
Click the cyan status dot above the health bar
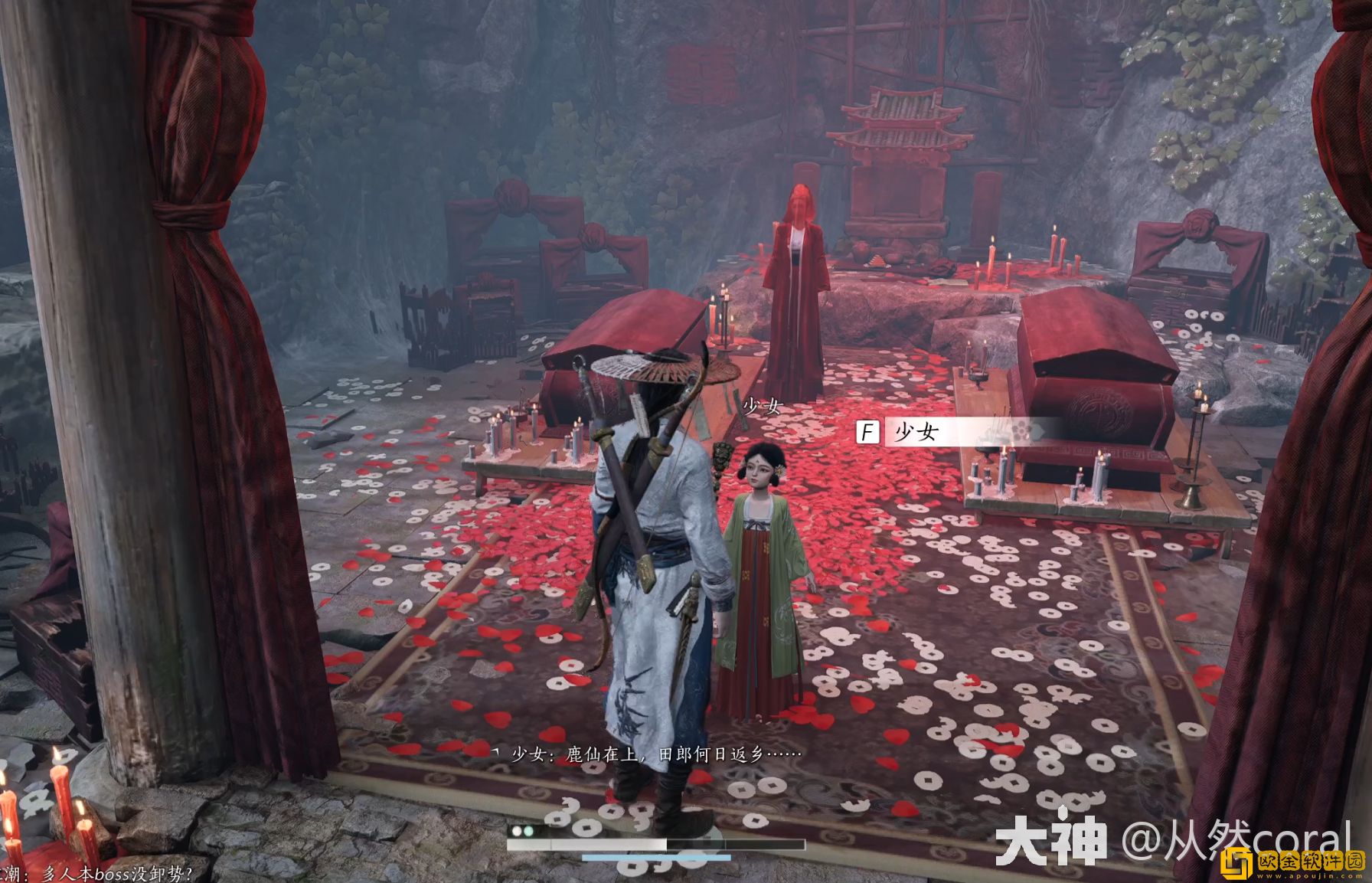point(528,832)
